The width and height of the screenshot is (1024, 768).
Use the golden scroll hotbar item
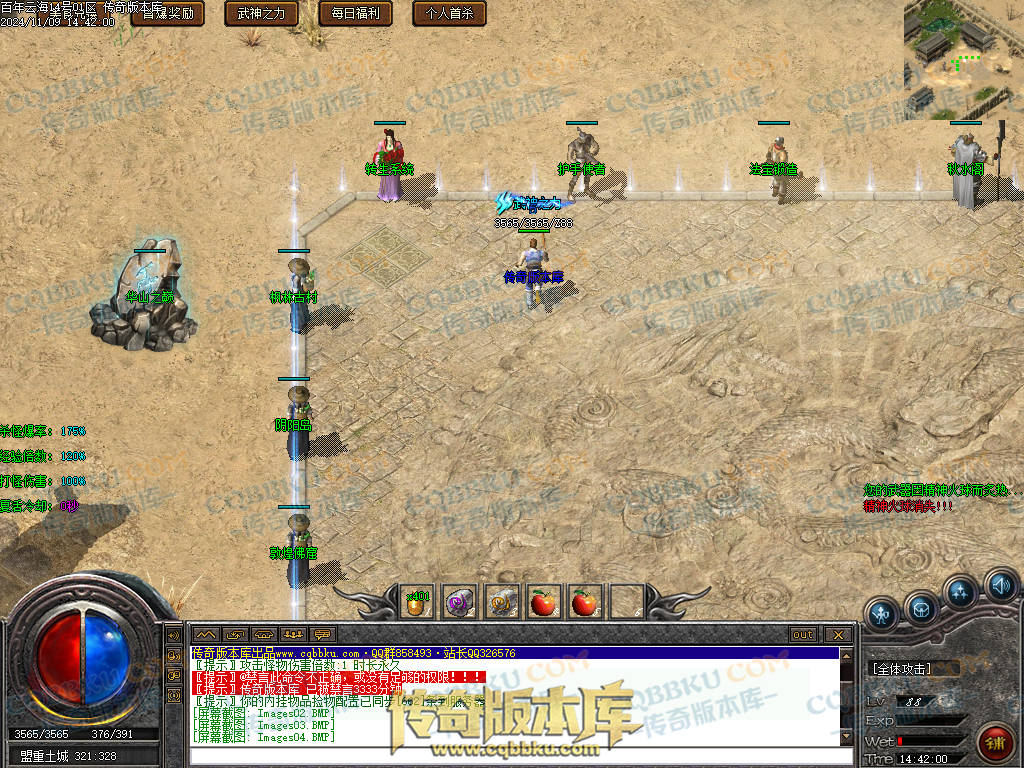502,602
